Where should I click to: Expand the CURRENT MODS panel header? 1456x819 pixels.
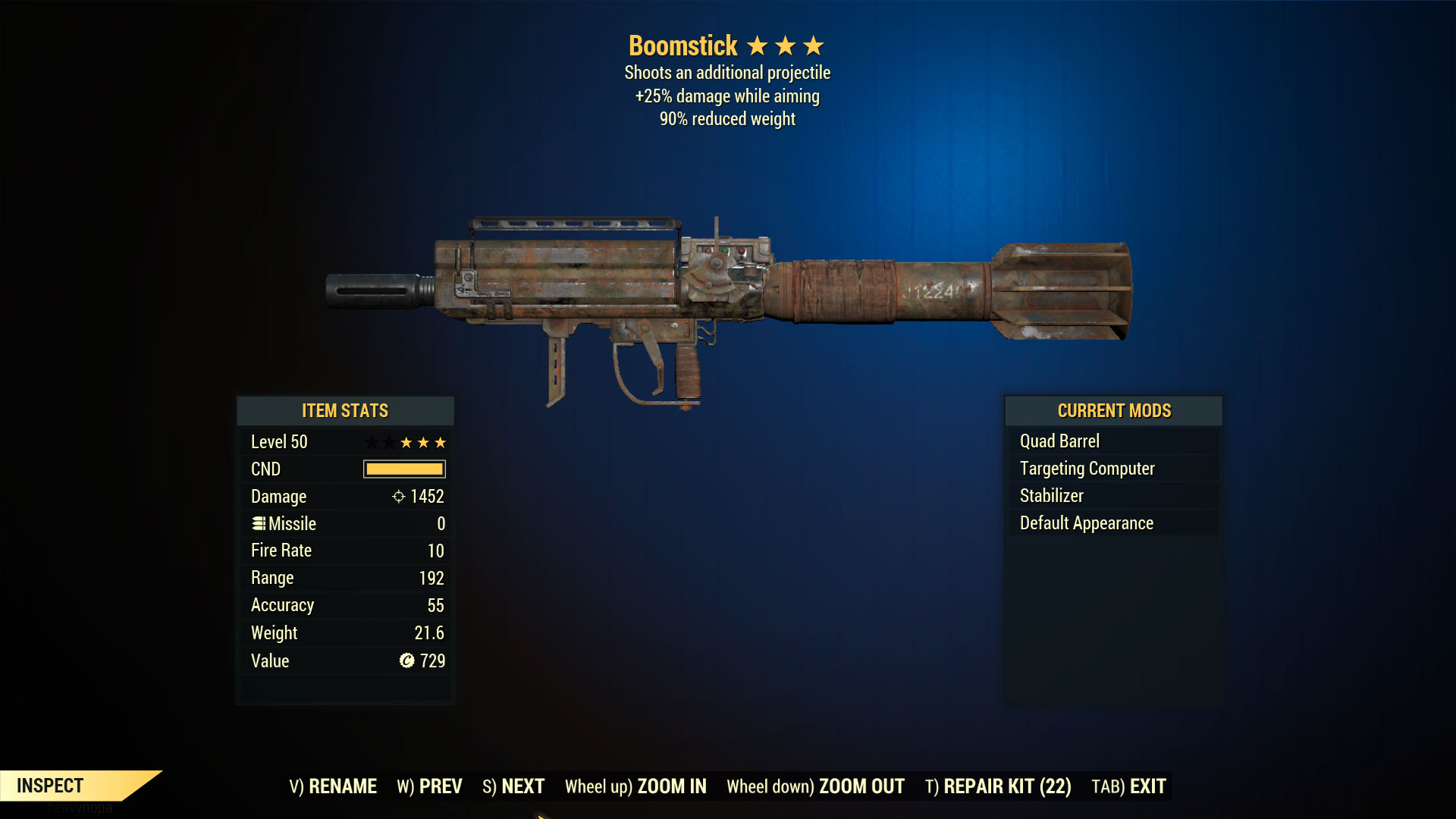(x=1113, y=410)
